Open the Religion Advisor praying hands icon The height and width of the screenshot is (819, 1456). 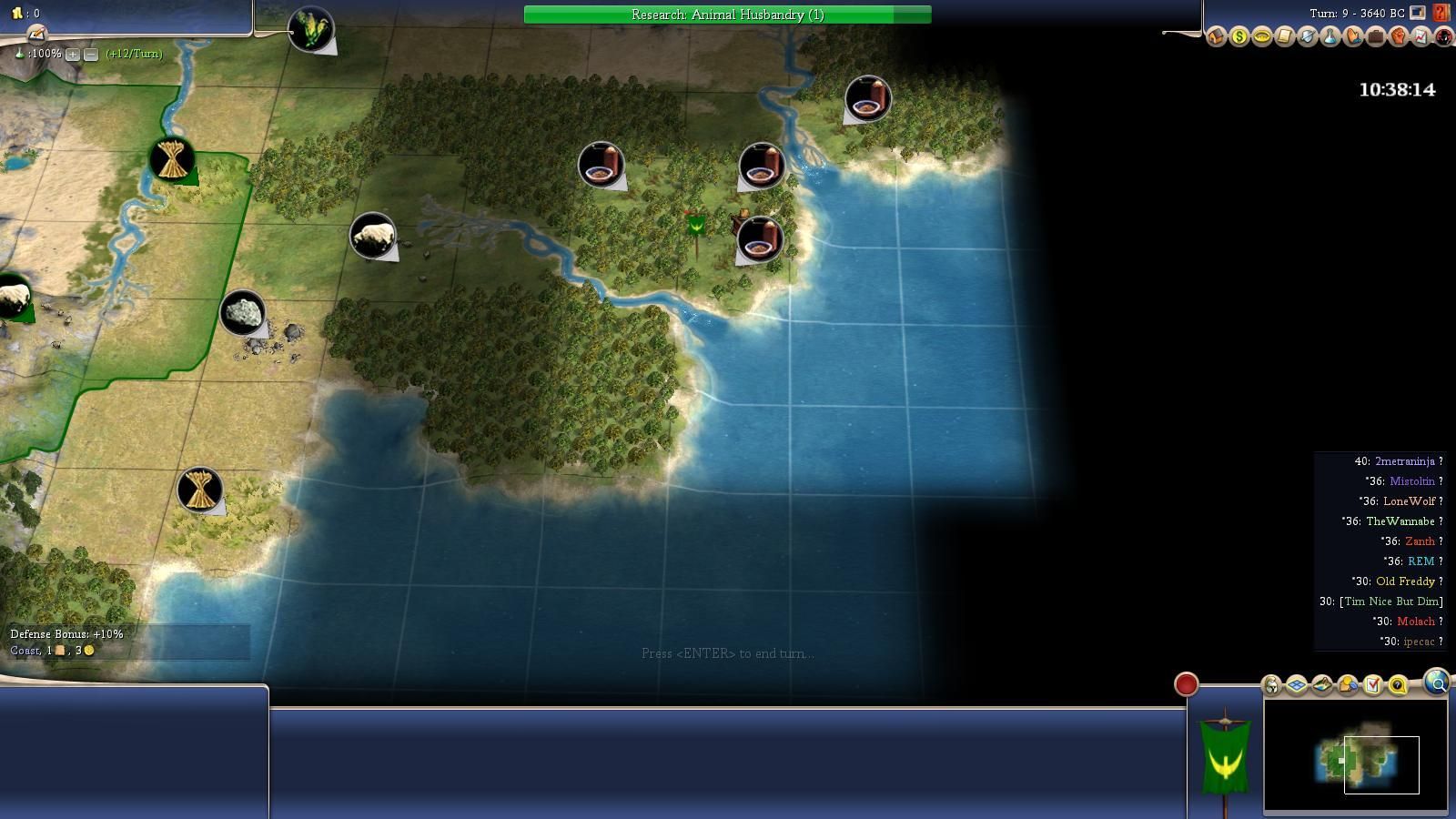pos(1353,37)
